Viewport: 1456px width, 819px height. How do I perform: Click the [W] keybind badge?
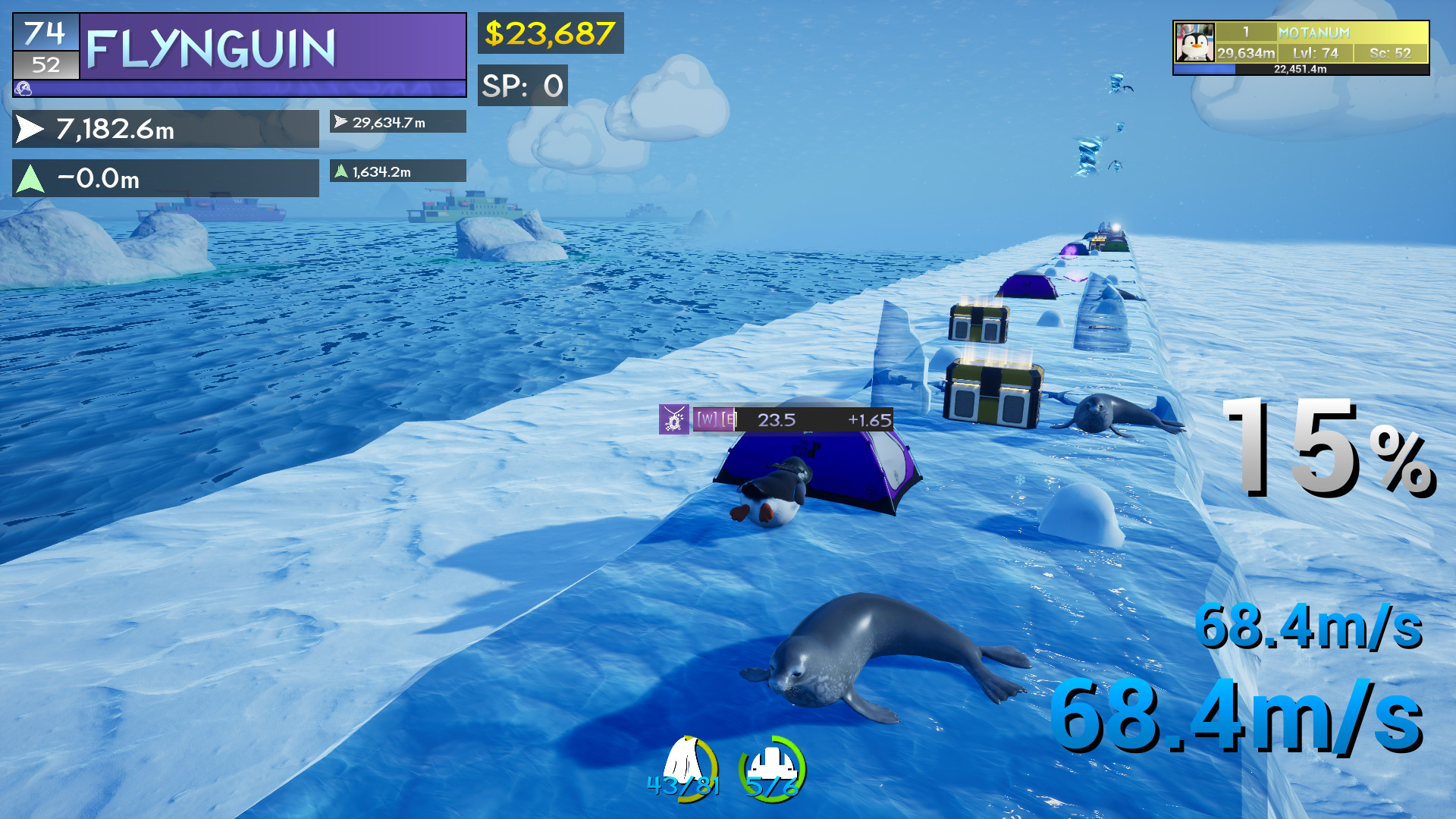coord(705,418)
